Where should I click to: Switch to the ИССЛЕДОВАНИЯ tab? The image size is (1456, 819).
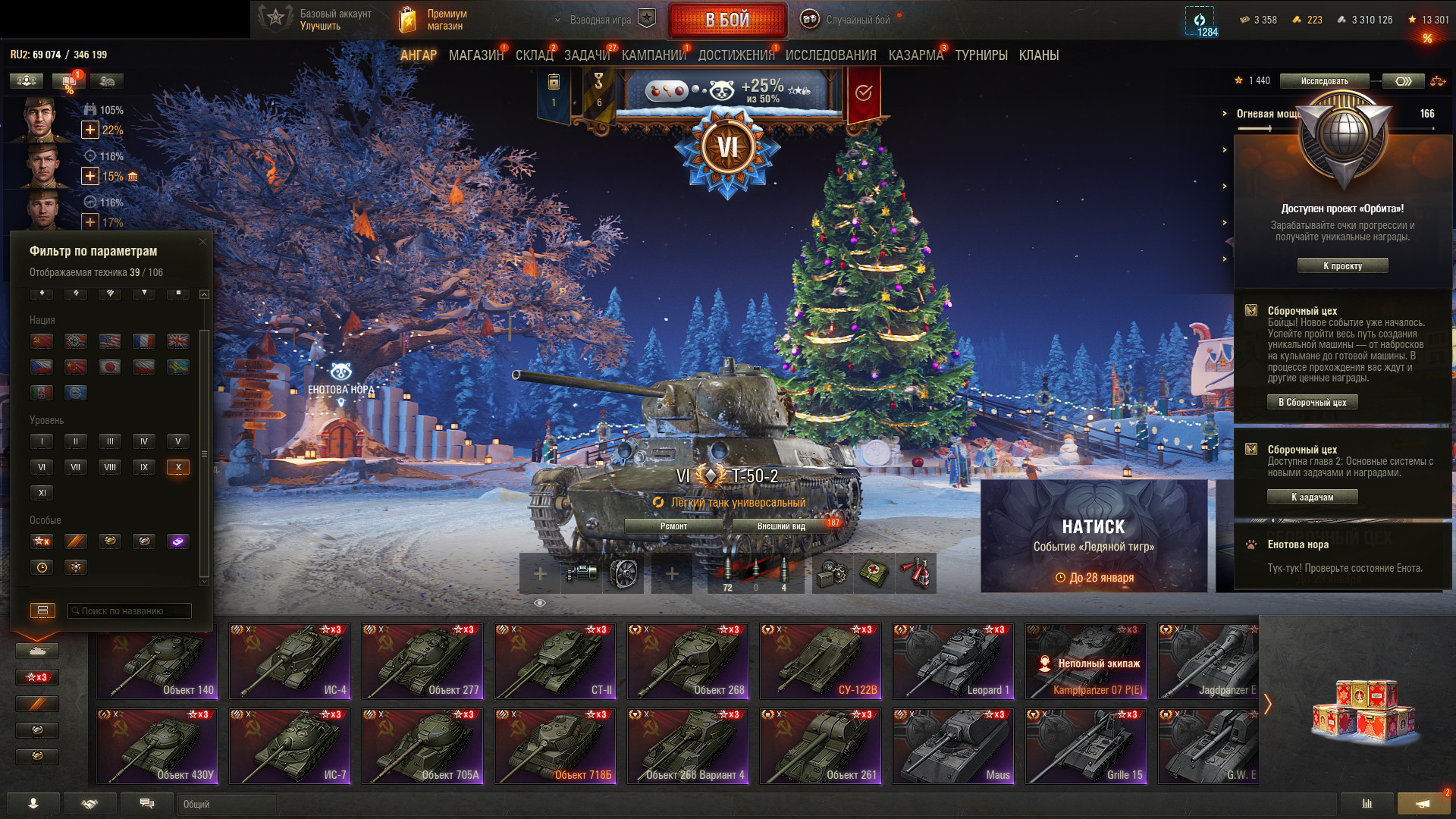[830, 55]
